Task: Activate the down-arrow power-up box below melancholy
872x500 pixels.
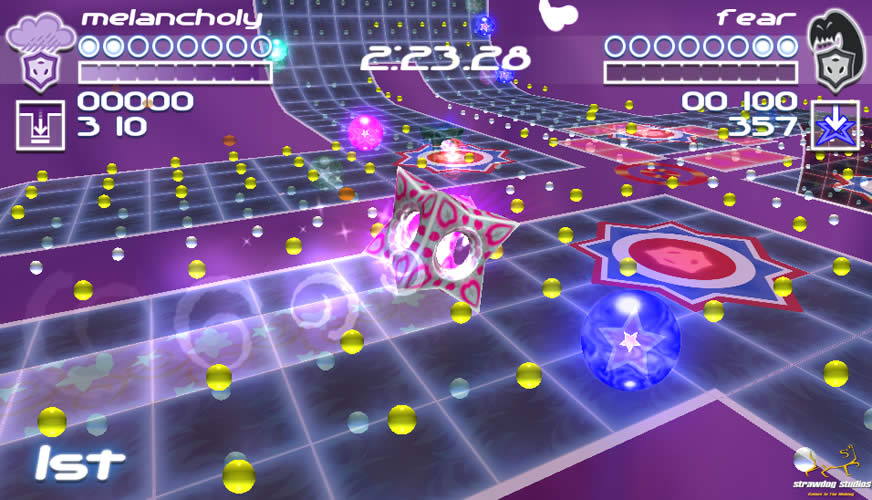Action: tap(40, 125)
